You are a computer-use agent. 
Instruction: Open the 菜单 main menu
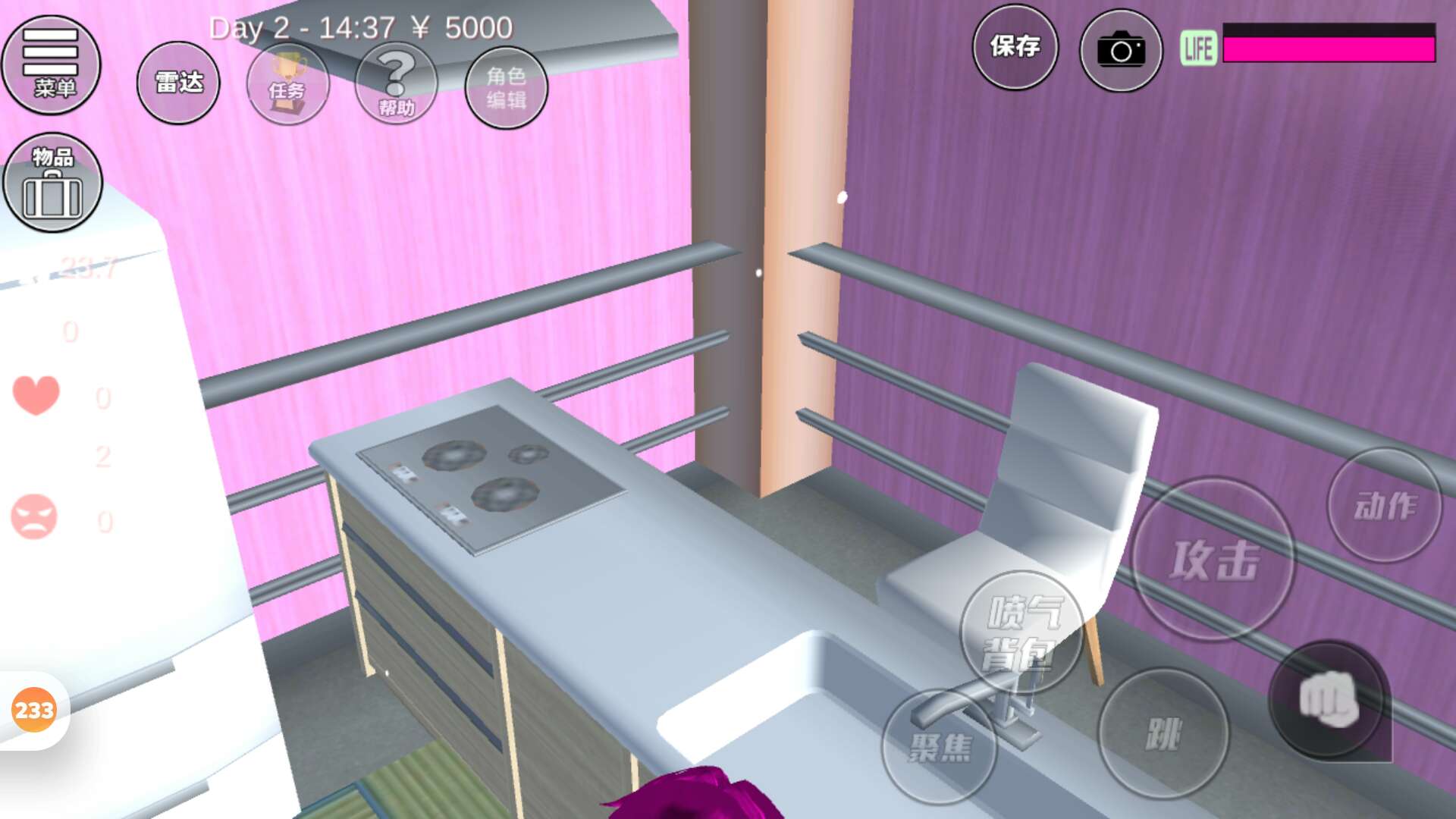coord(52,64)
